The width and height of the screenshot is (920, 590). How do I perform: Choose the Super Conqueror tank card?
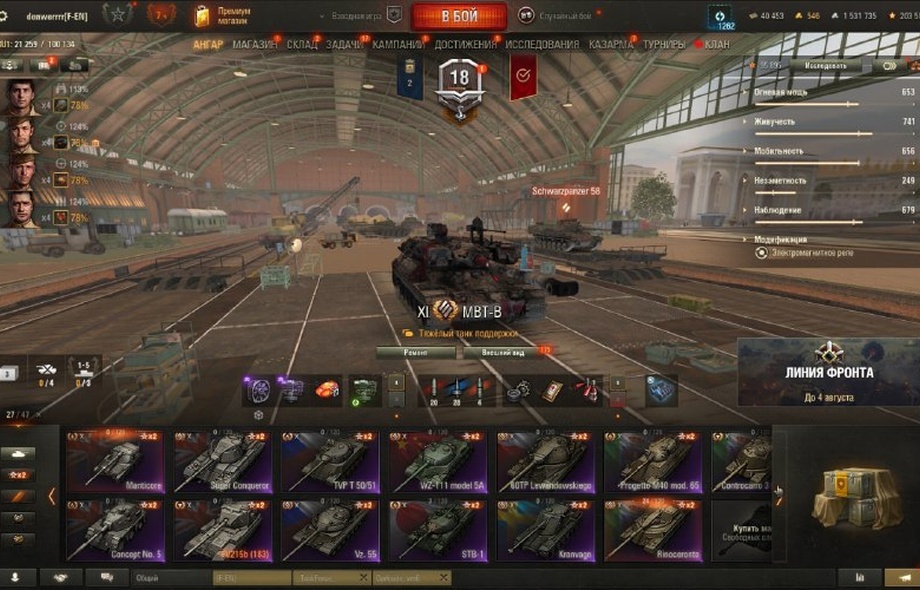coord(222,462)
